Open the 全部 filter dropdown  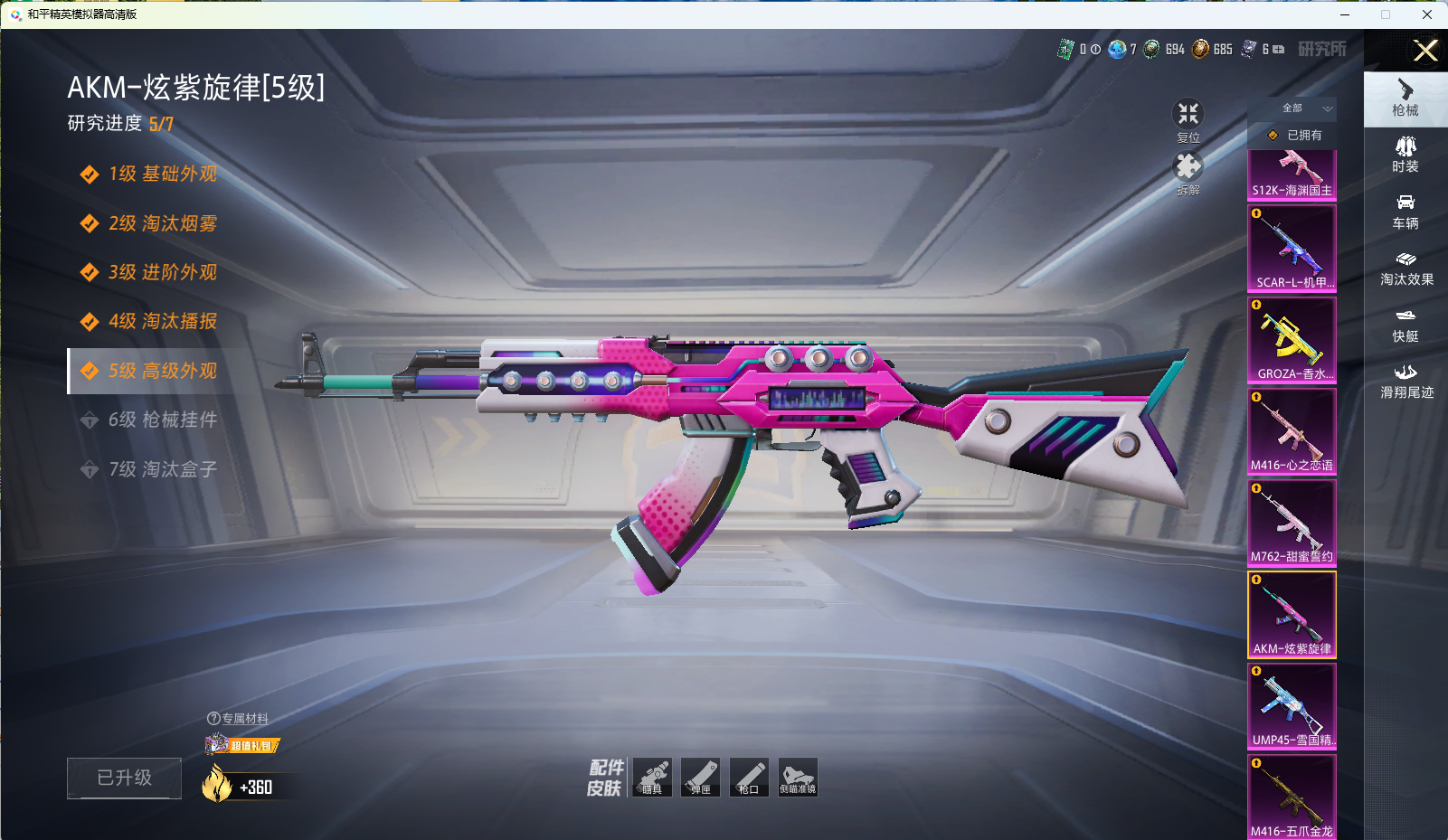click(1292, 109)
